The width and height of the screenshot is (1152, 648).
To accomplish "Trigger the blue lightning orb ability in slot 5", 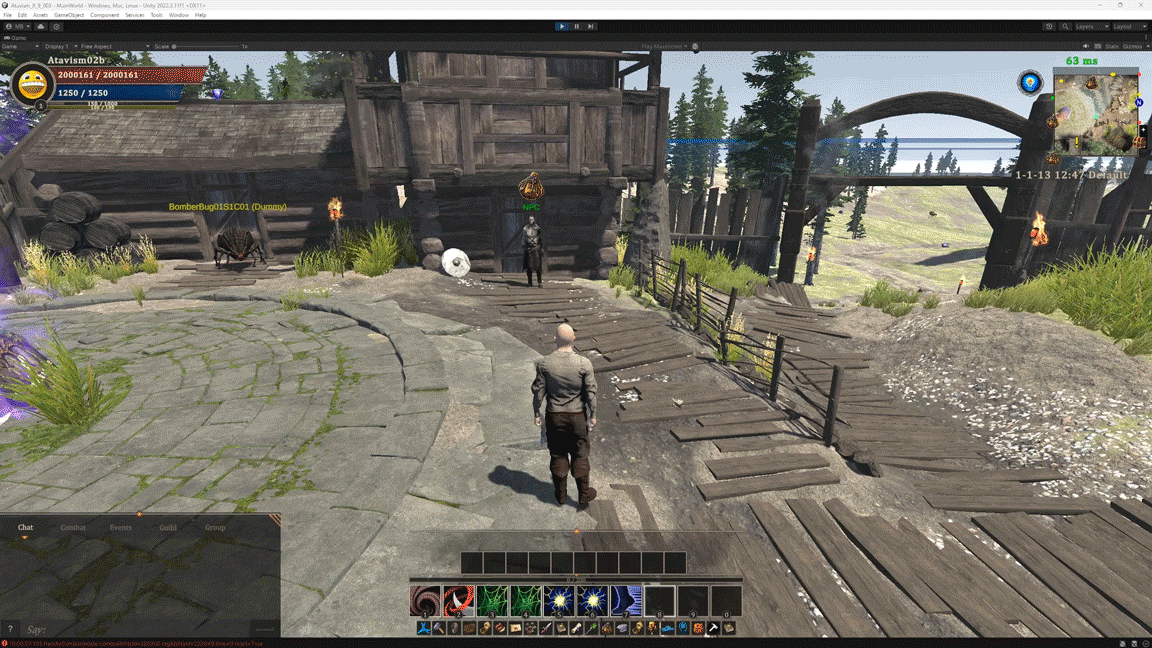I will (559, 600).
